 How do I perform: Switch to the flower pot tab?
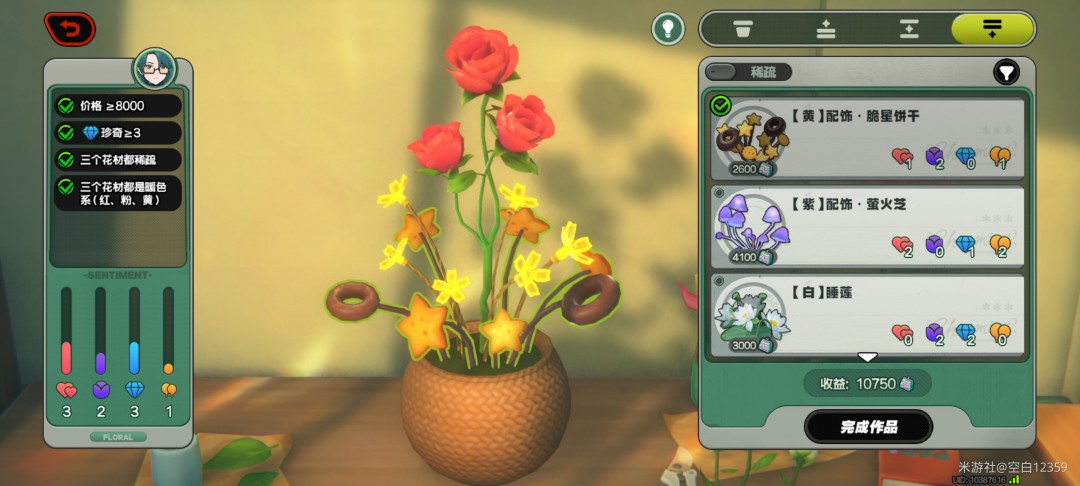tap(742, 29)
